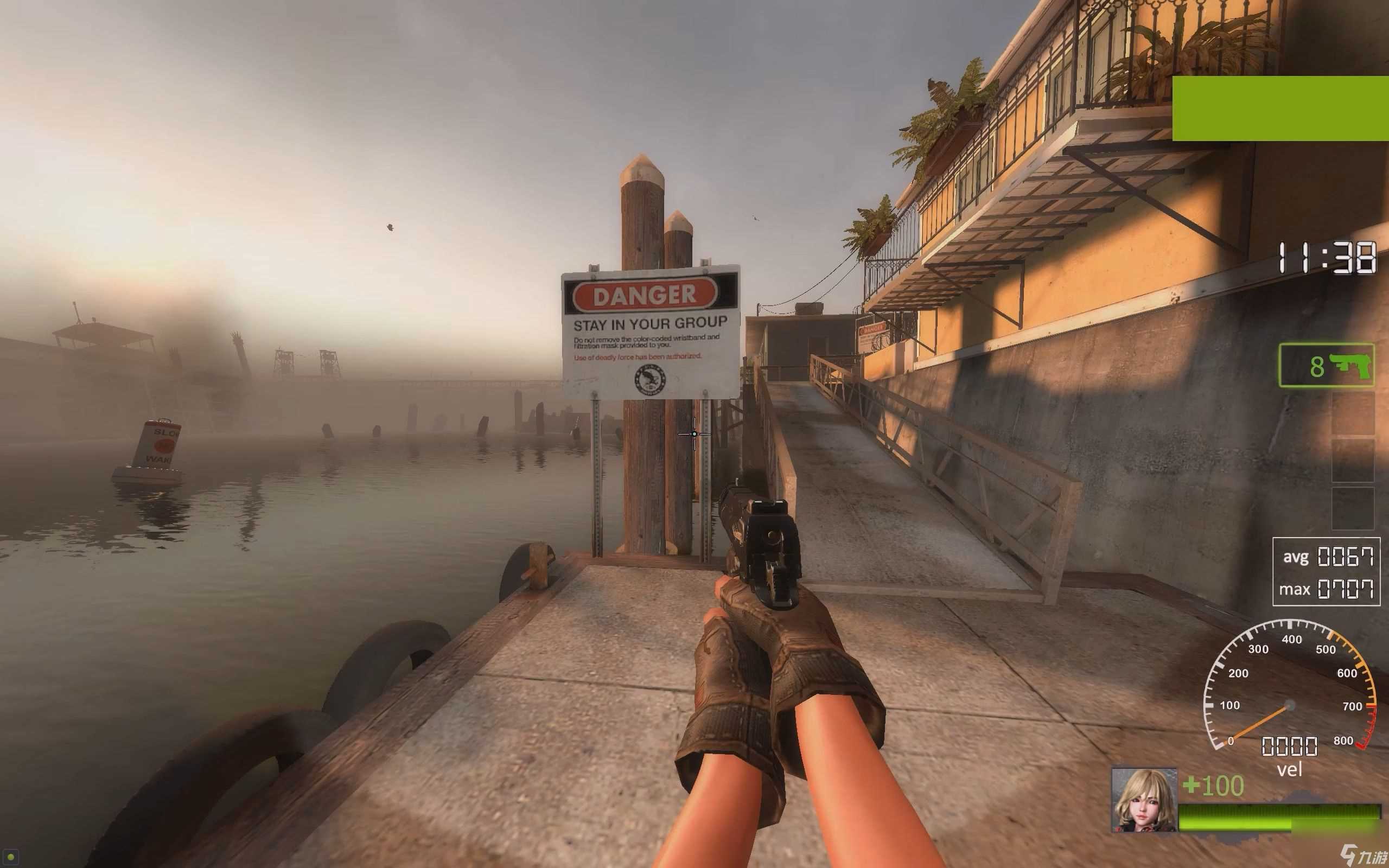The height and width of the screenshot is (868, 1389).
Task: Click the green dot indicator icon
Action: tap(10, 857)
